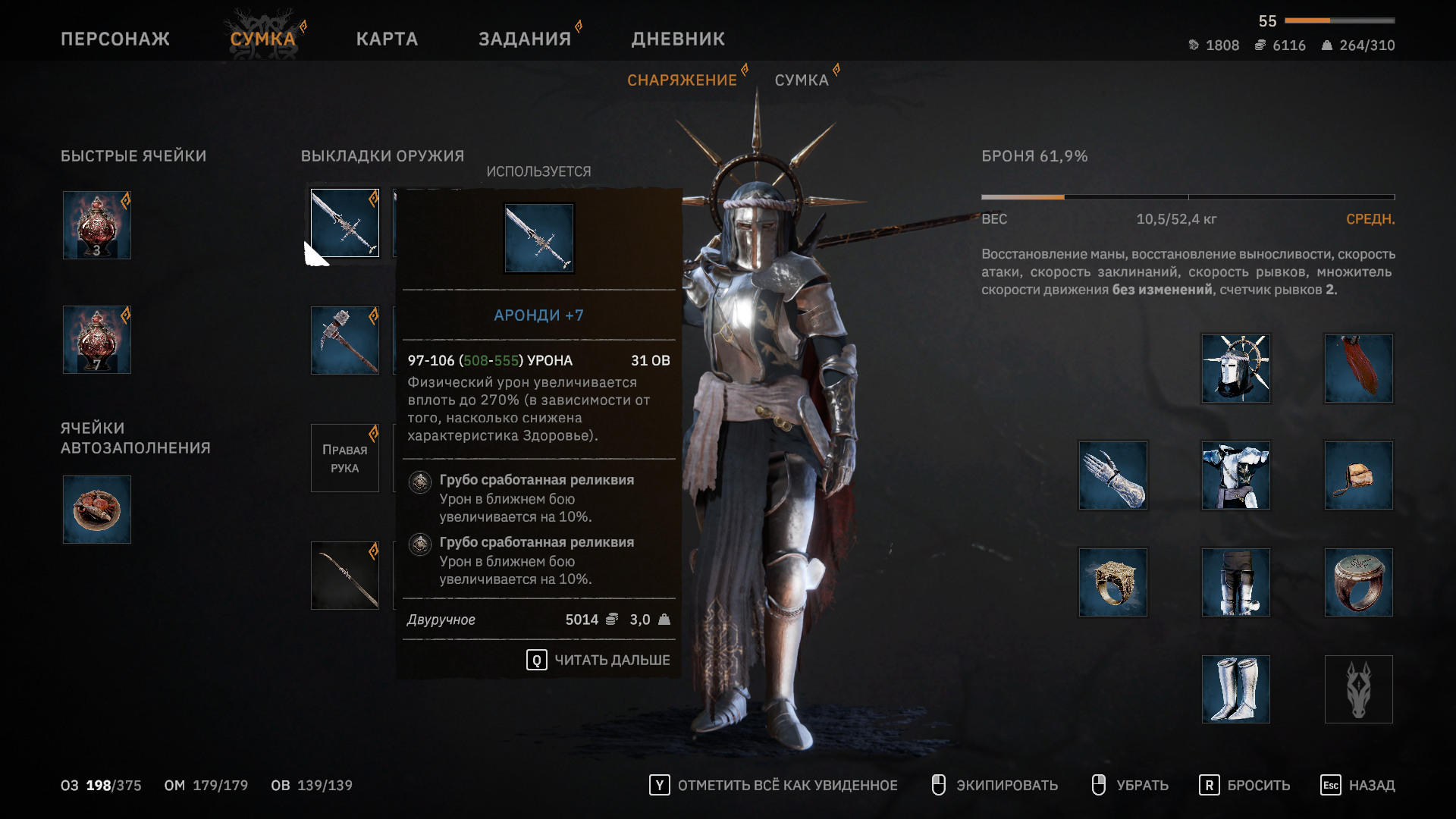The height and width of the screenshot is (819, 1456).
Task: Select the gauntlets armor slot
Action: [1113, 475]
